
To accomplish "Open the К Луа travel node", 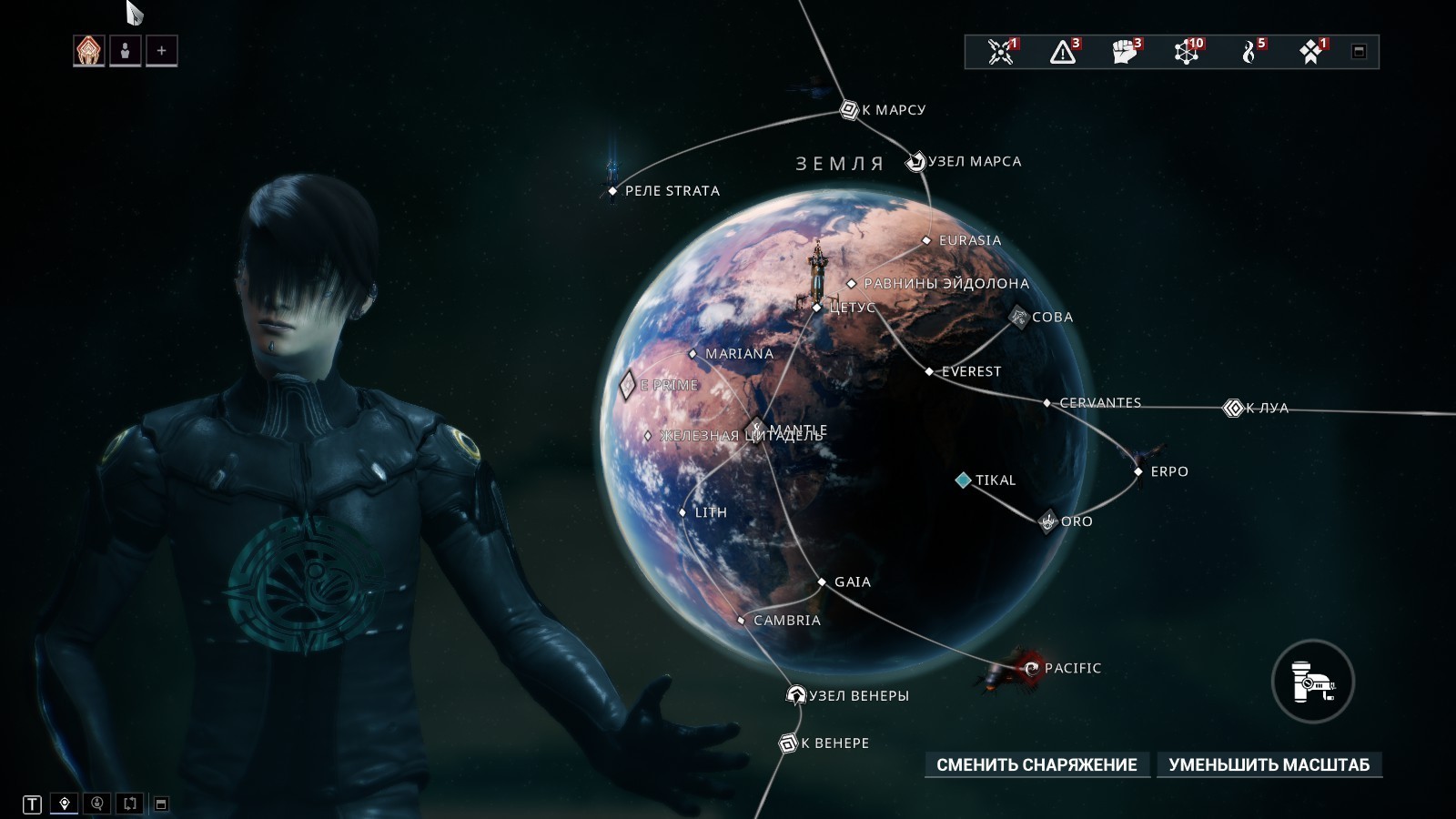I will 1234,408.
